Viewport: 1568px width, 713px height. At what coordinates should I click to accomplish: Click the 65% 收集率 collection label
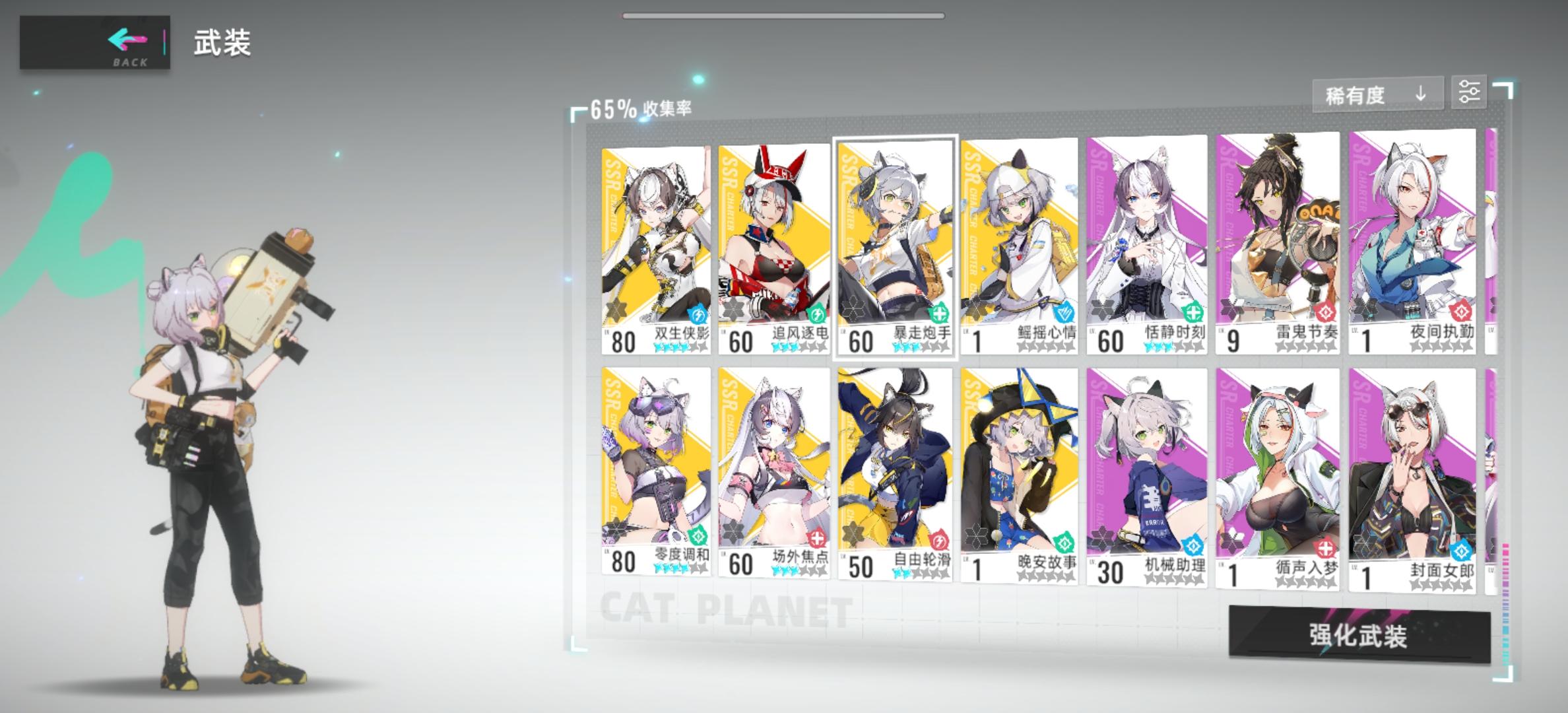pyautogui.click(x=639, y=107)
